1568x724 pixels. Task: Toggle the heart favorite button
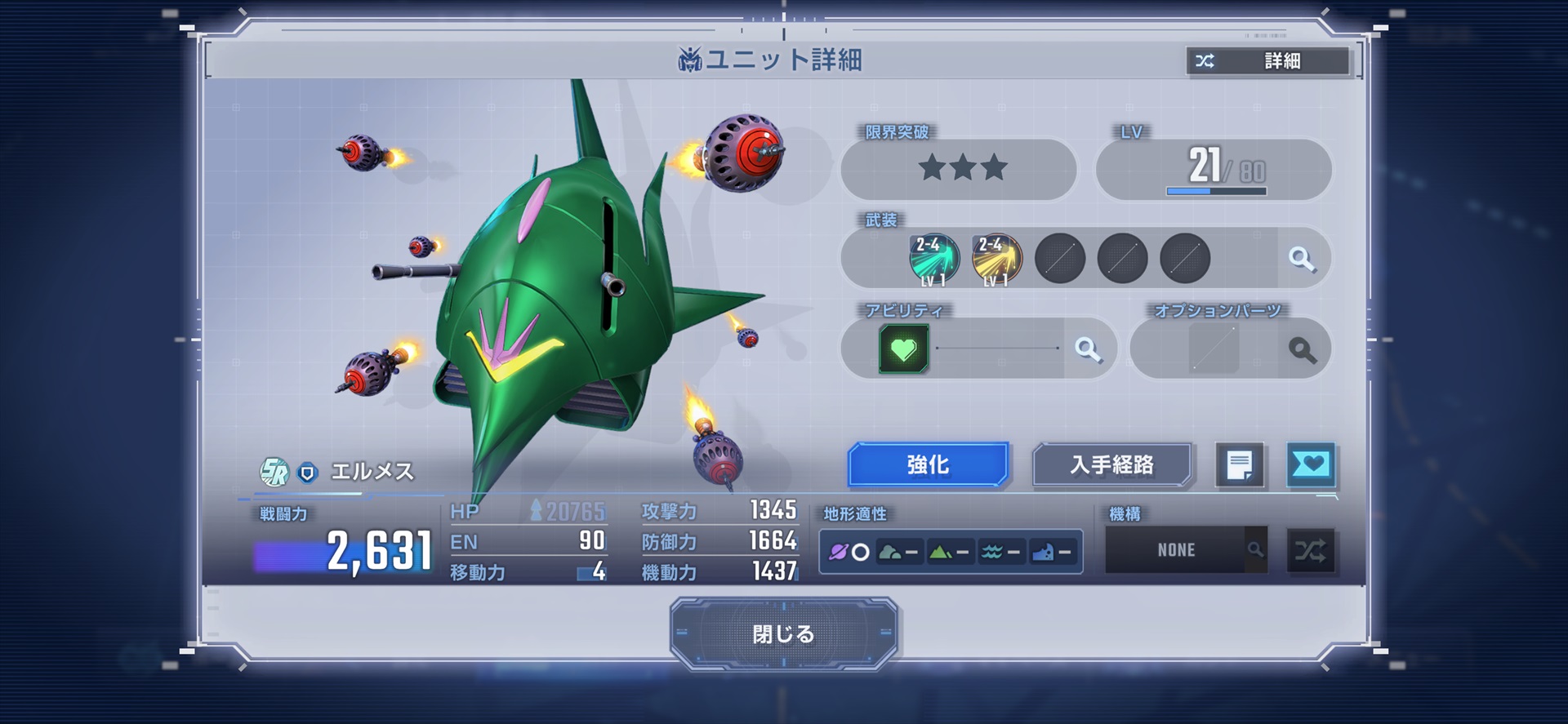pyautogui.click(x=1311, y=465)
